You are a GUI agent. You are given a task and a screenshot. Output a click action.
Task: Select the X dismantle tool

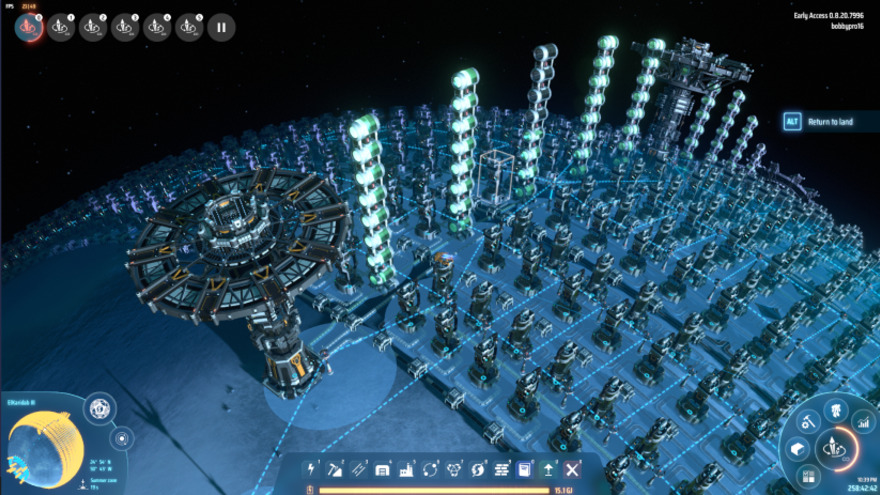(572, 469)
